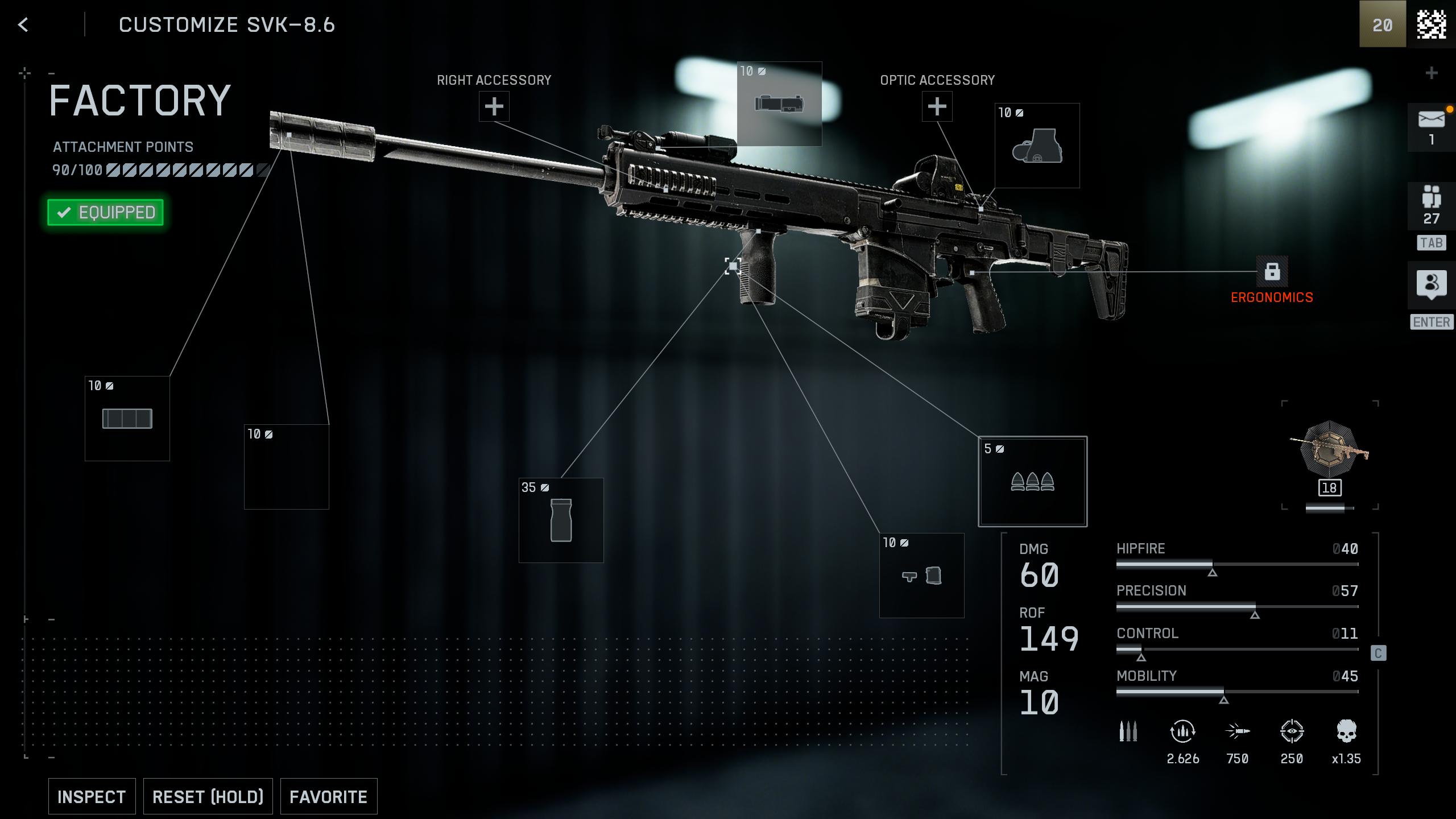
Task: Go back with the top-left arrow
Action: click(x=23, y=24)
